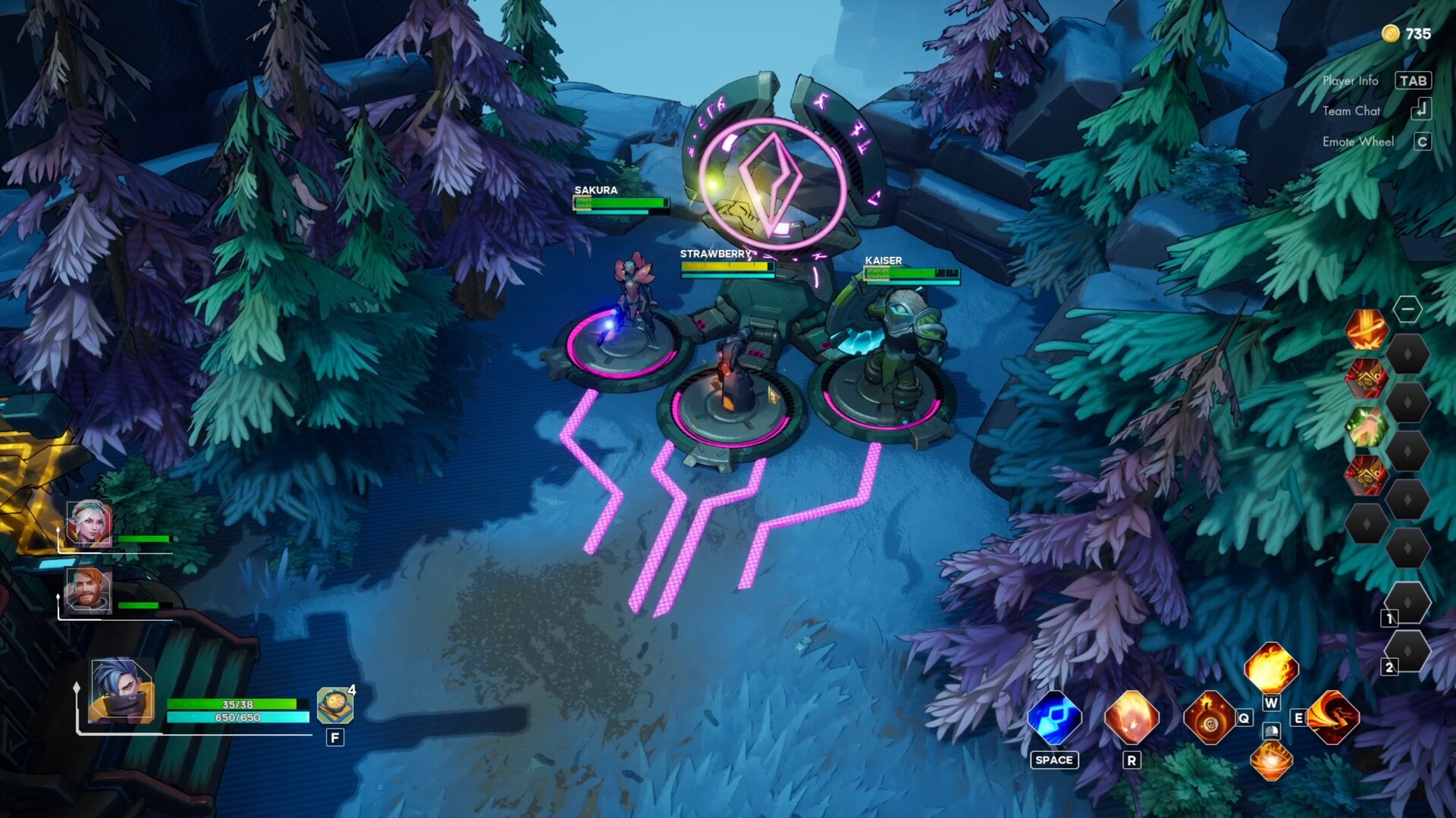Click your masked blue-haired hero portrait
The width and height of the screenshot is (1456, 818).
pos(121,691)
